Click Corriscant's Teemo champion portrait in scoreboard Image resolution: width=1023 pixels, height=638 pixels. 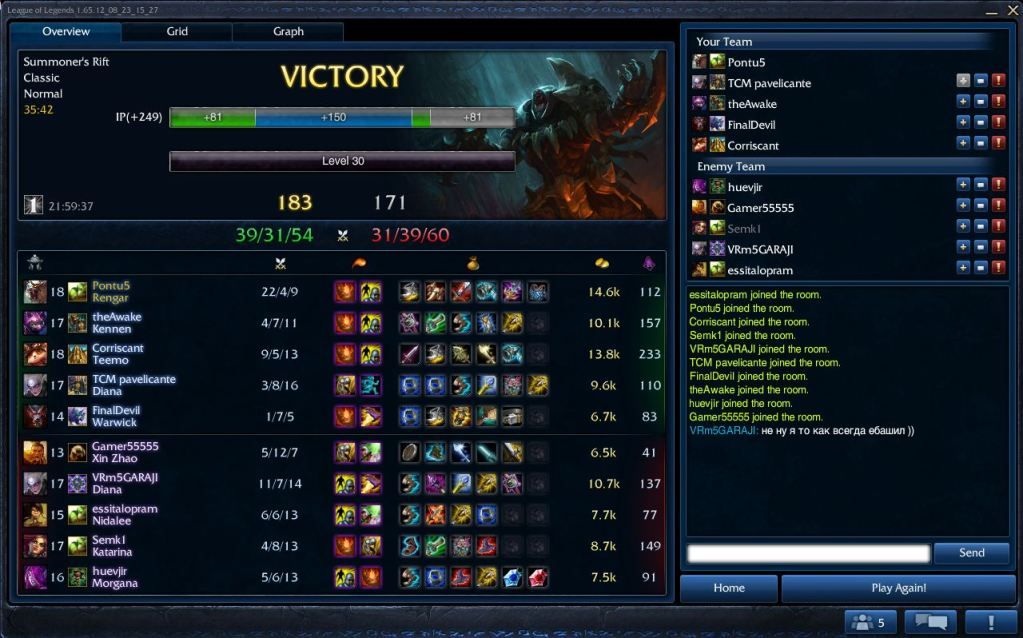pos(35,354)
